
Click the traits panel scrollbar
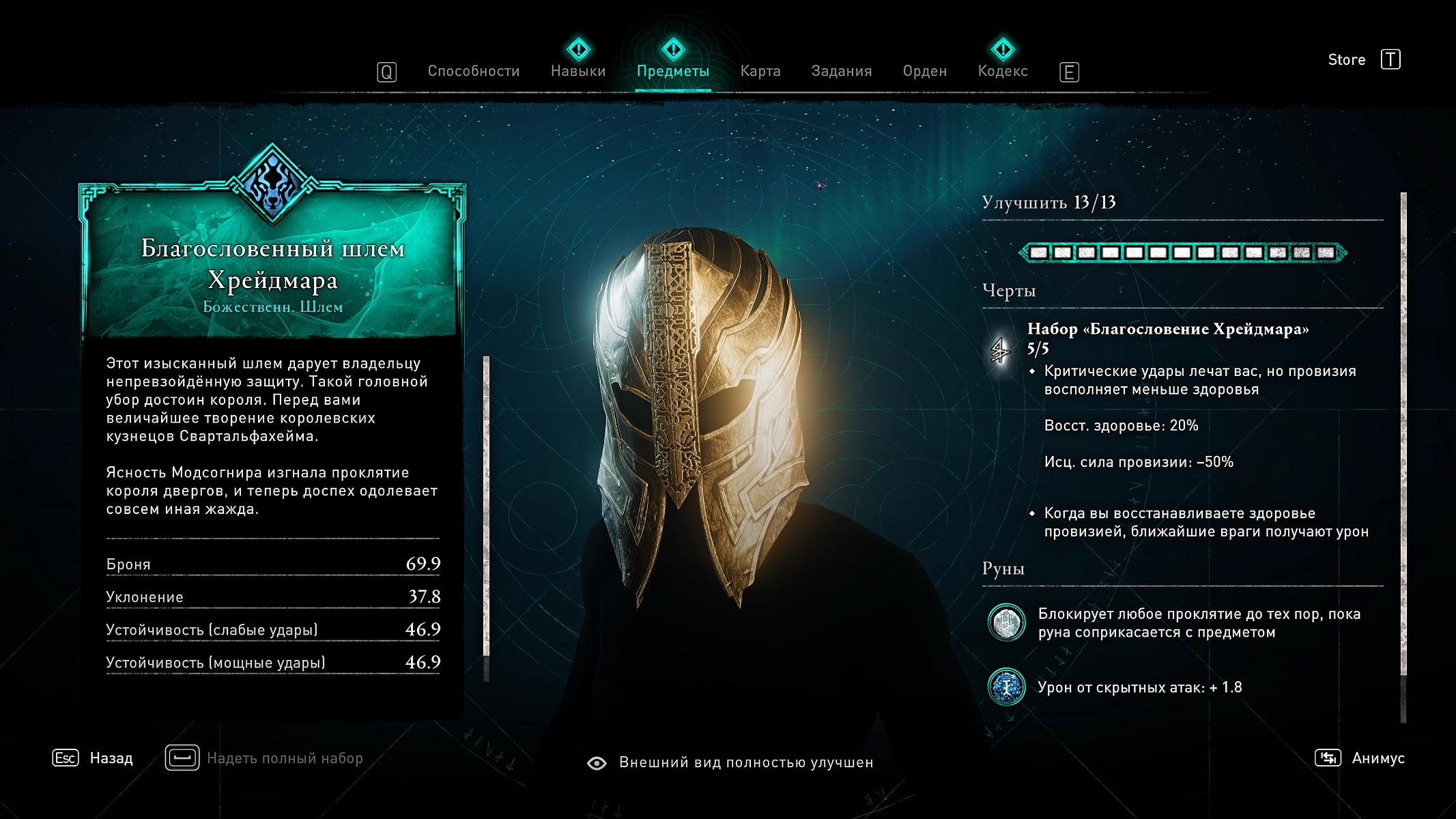pos(1403,437)
